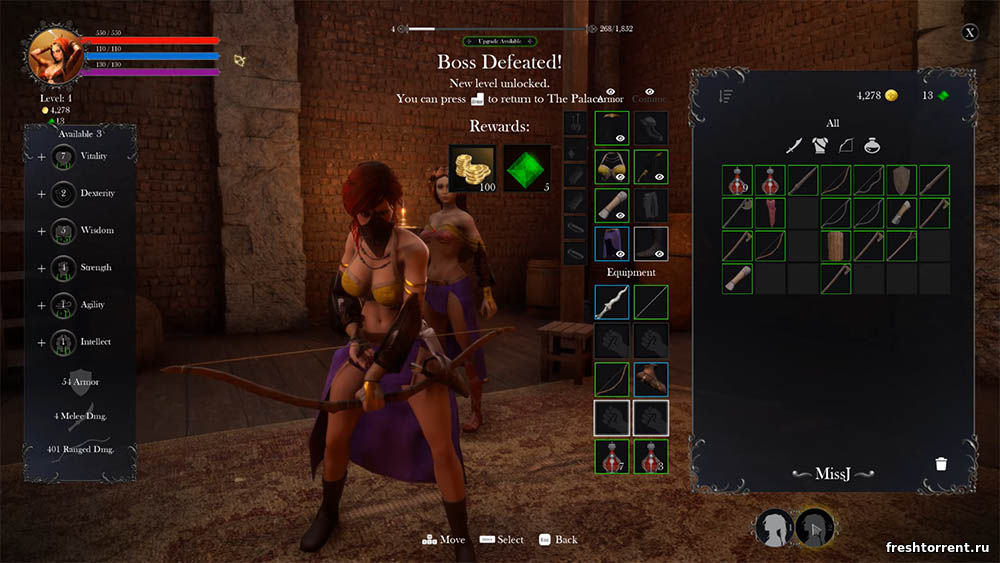Filter inventory by the bow icon
This screenshot has height=563, width=1000.
tap(846, 146)
